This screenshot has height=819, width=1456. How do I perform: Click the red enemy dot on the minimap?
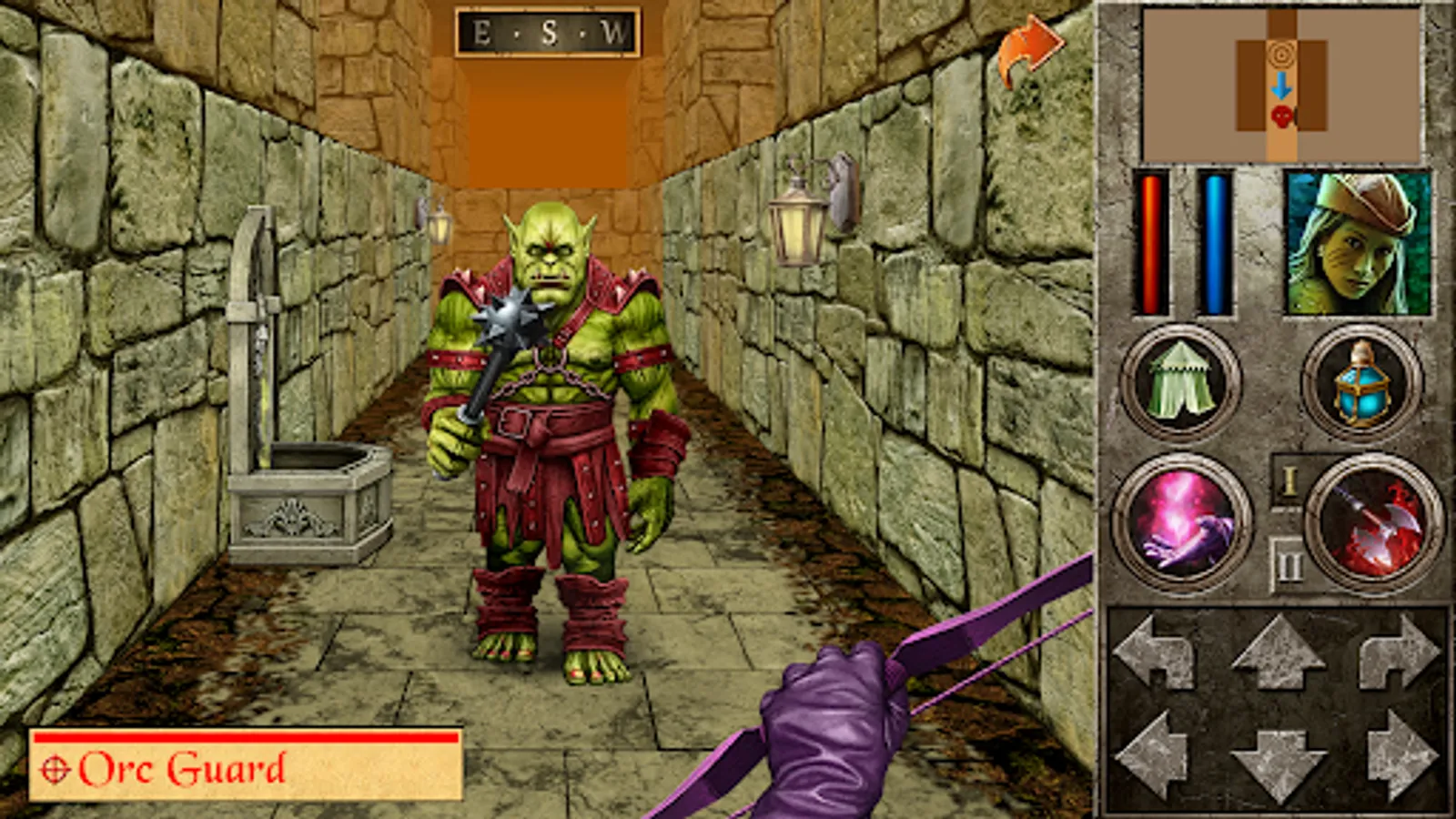[x=1283, y=117]
